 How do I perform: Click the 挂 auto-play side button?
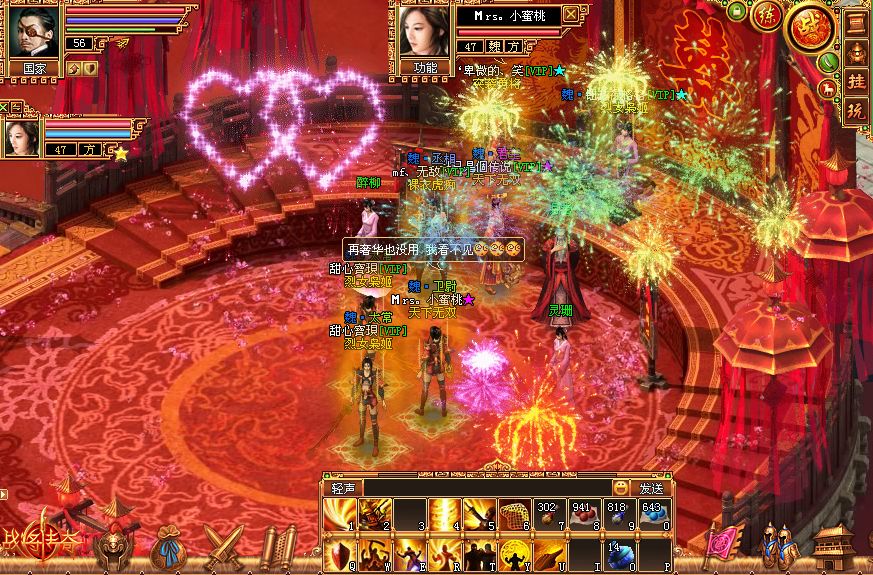pos(856,82)
